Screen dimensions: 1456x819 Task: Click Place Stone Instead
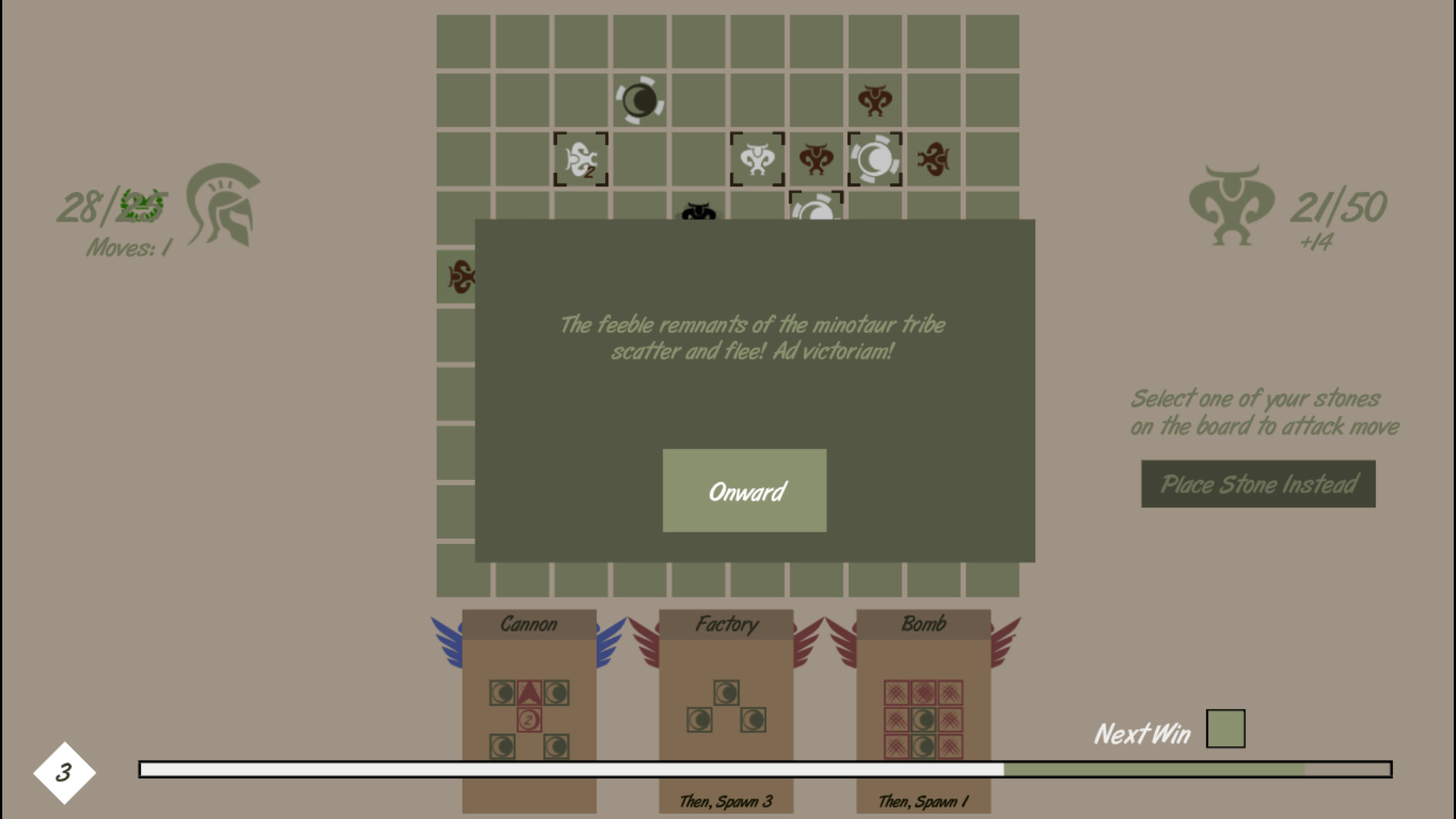1258,485
